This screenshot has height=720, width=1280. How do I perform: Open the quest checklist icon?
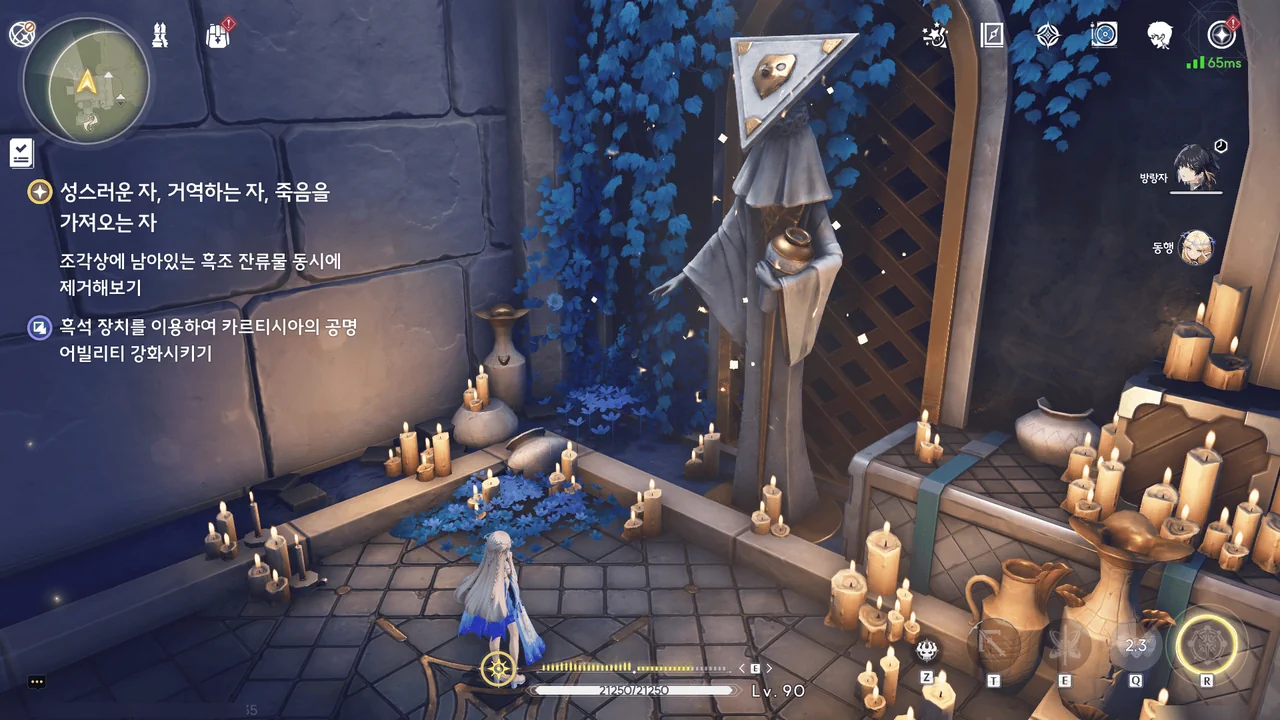click(21, 153)
